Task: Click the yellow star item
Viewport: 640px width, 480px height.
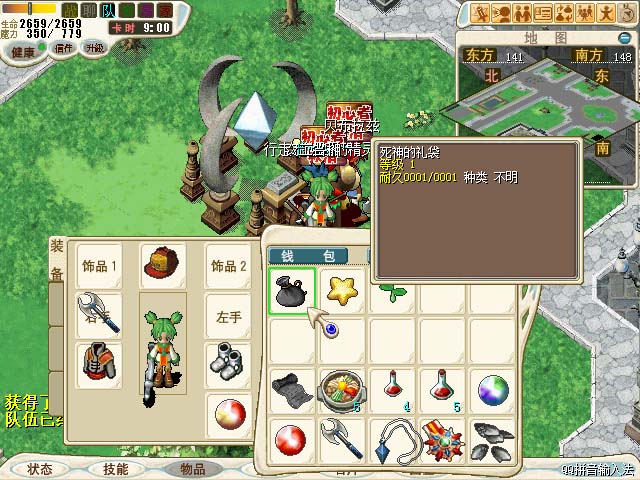Action: click(343, 291)
